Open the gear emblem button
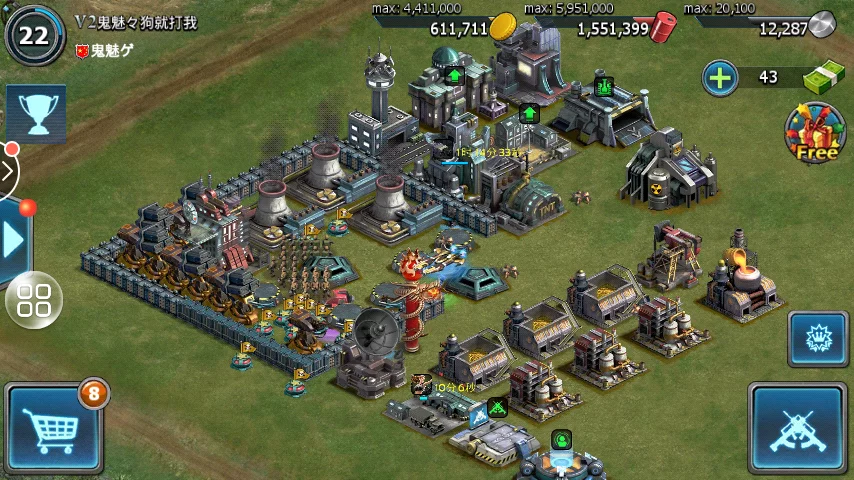The image size is (854, 480). (817, 339)
